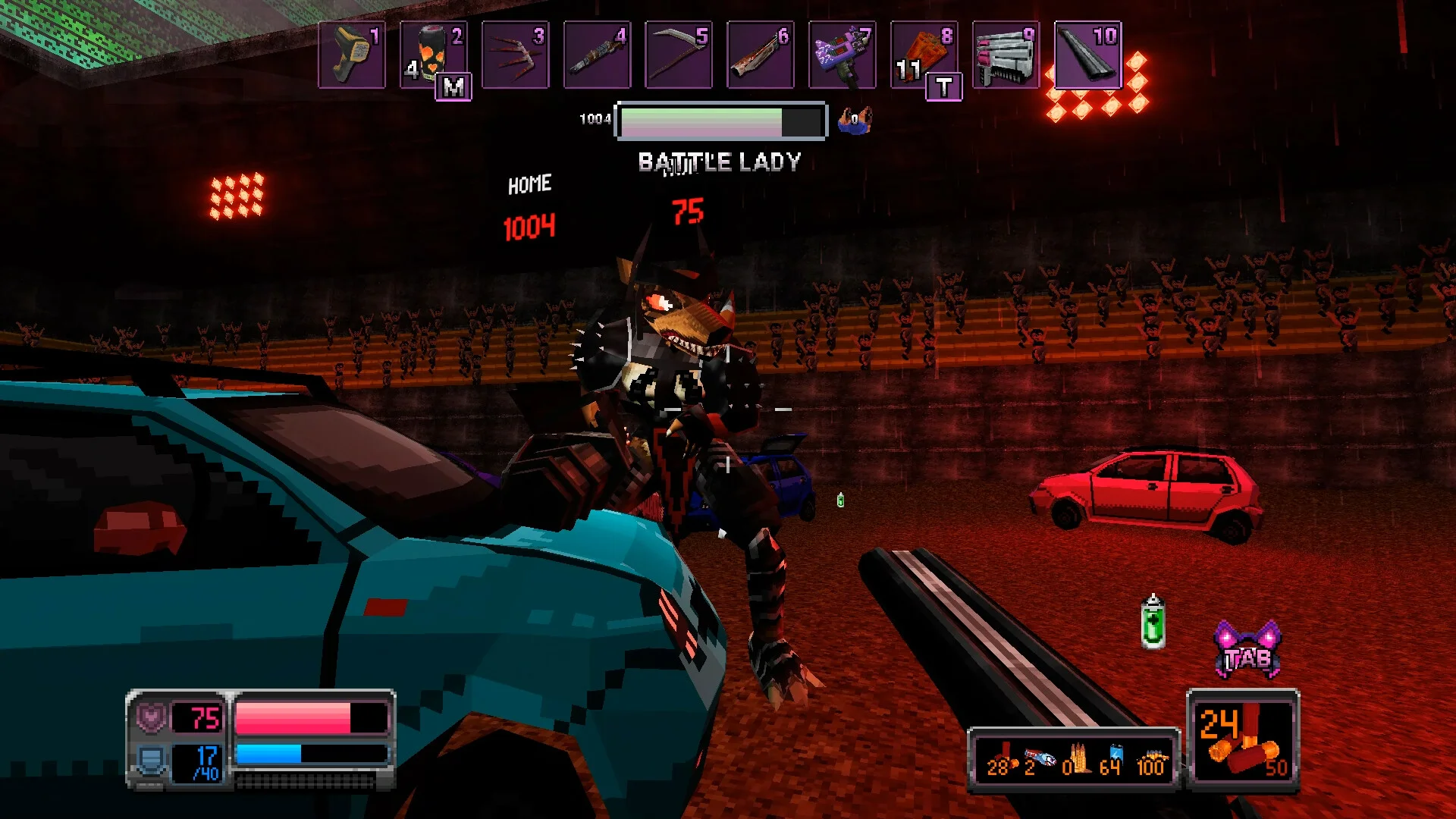Select the double-barrel weapon in slot 10
The width and height of the screenshot is (1456, 819).
tap(1087, 55)
